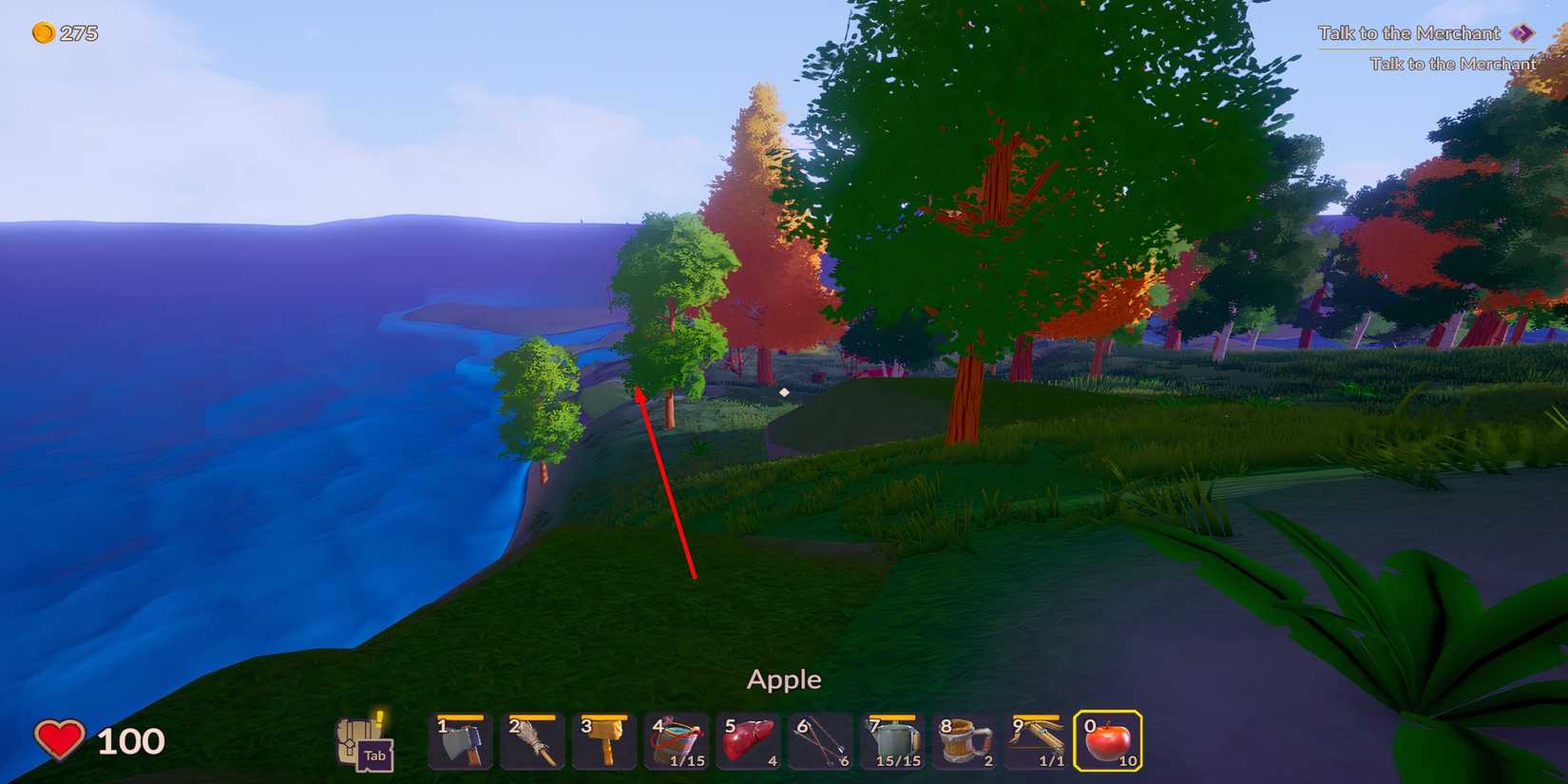Viewport: 1568px width, 784px height.
Task: Click the durability bar above the axe slot
Action: coord(459,719)
